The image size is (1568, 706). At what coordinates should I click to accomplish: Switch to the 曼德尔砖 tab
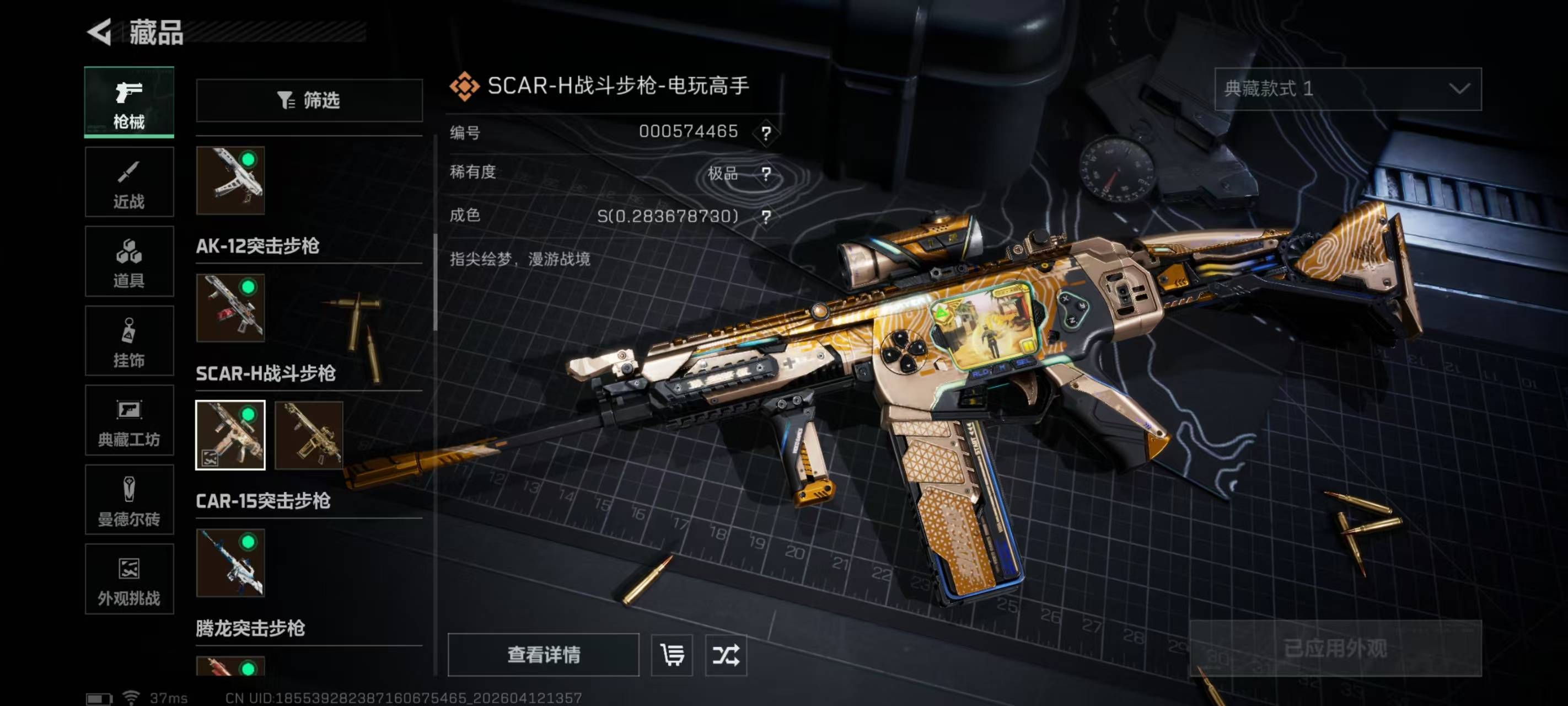pyautogui.click(x=129, y=500)
